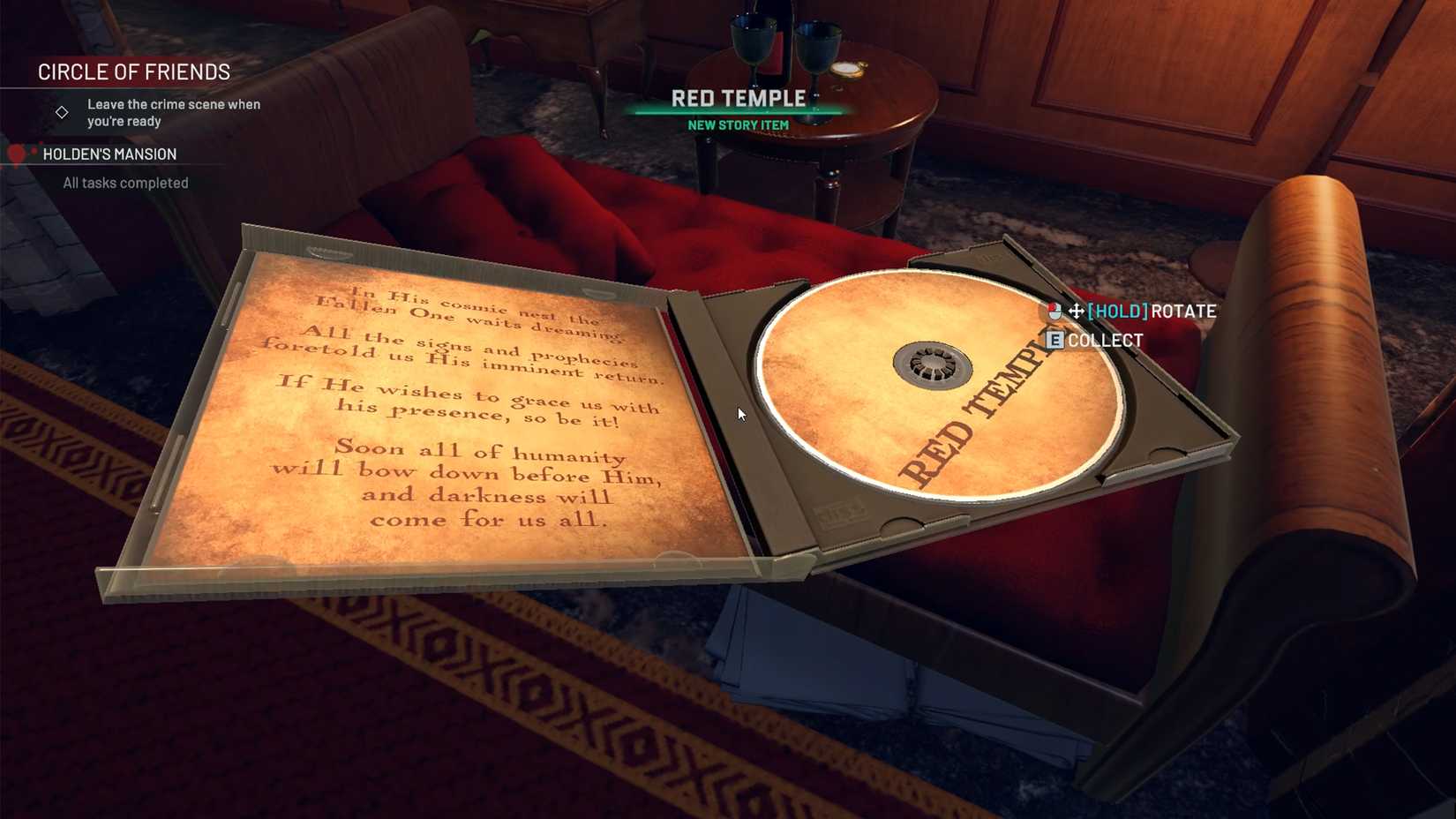Click COLLECT to take the disc
Image resolution: width=1456 pixels, height=819 pixels.
1105,340
